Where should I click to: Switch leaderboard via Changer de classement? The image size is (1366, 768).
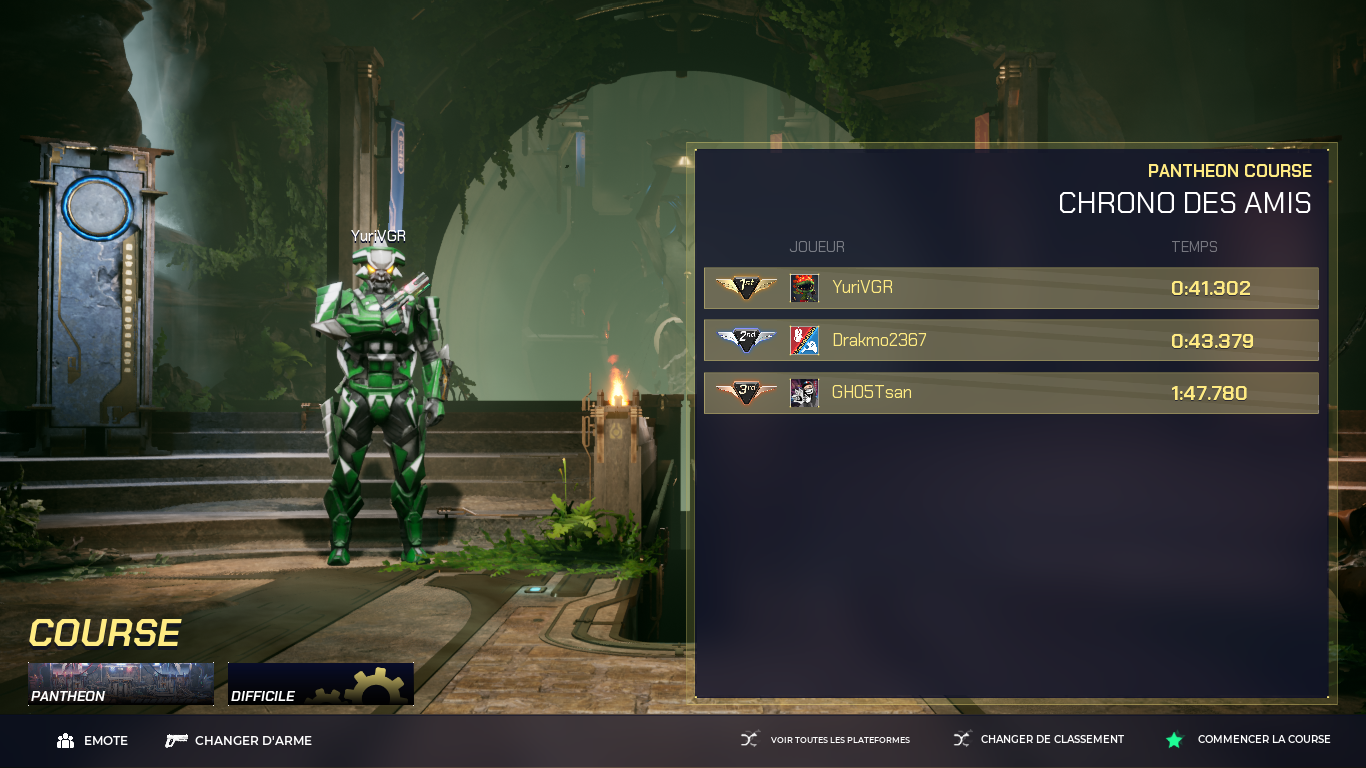pyautogui.click(x=1039, y=740)
